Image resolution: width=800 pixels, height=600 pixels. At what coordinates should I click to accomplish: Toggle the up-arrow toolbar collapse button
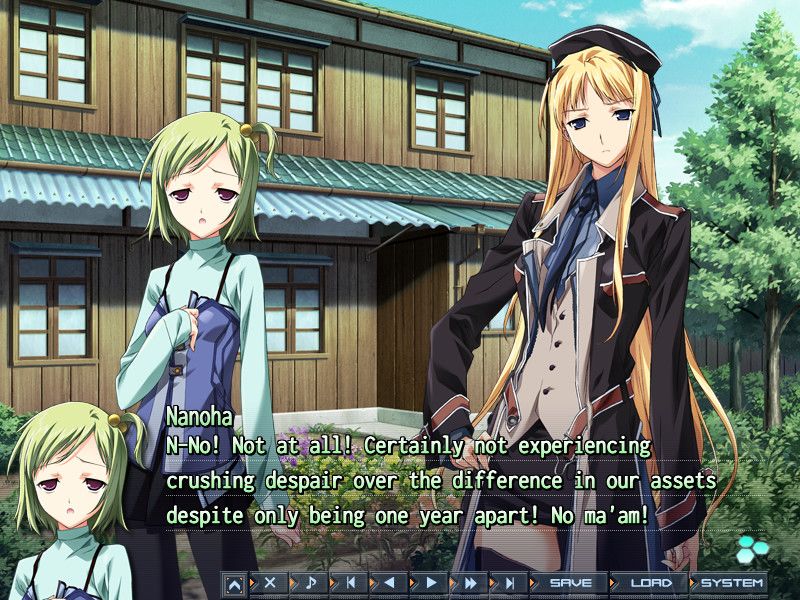tap(234, 582)
